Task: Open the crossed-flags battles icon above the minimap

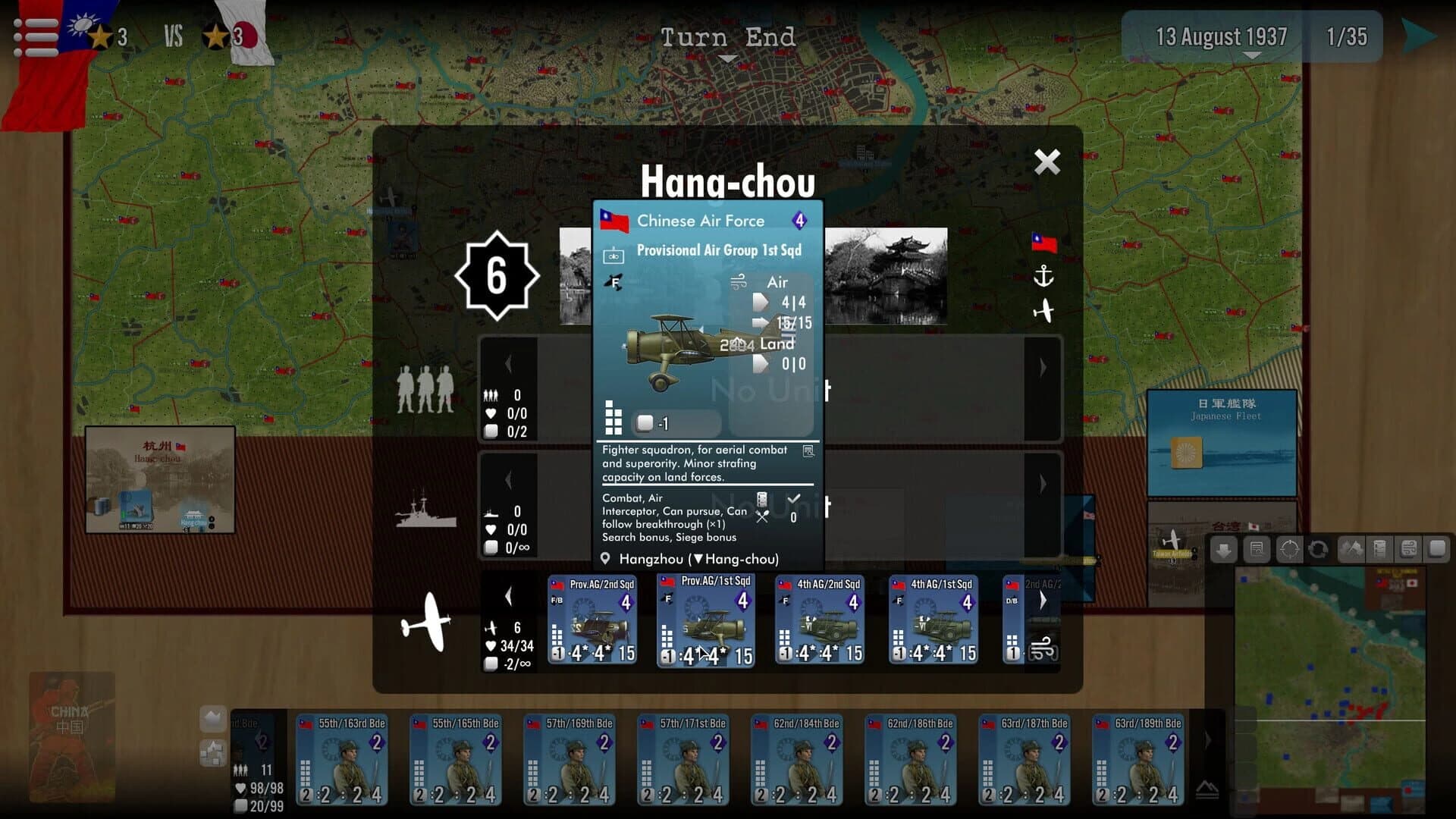Action: (x=1351, y=548)
